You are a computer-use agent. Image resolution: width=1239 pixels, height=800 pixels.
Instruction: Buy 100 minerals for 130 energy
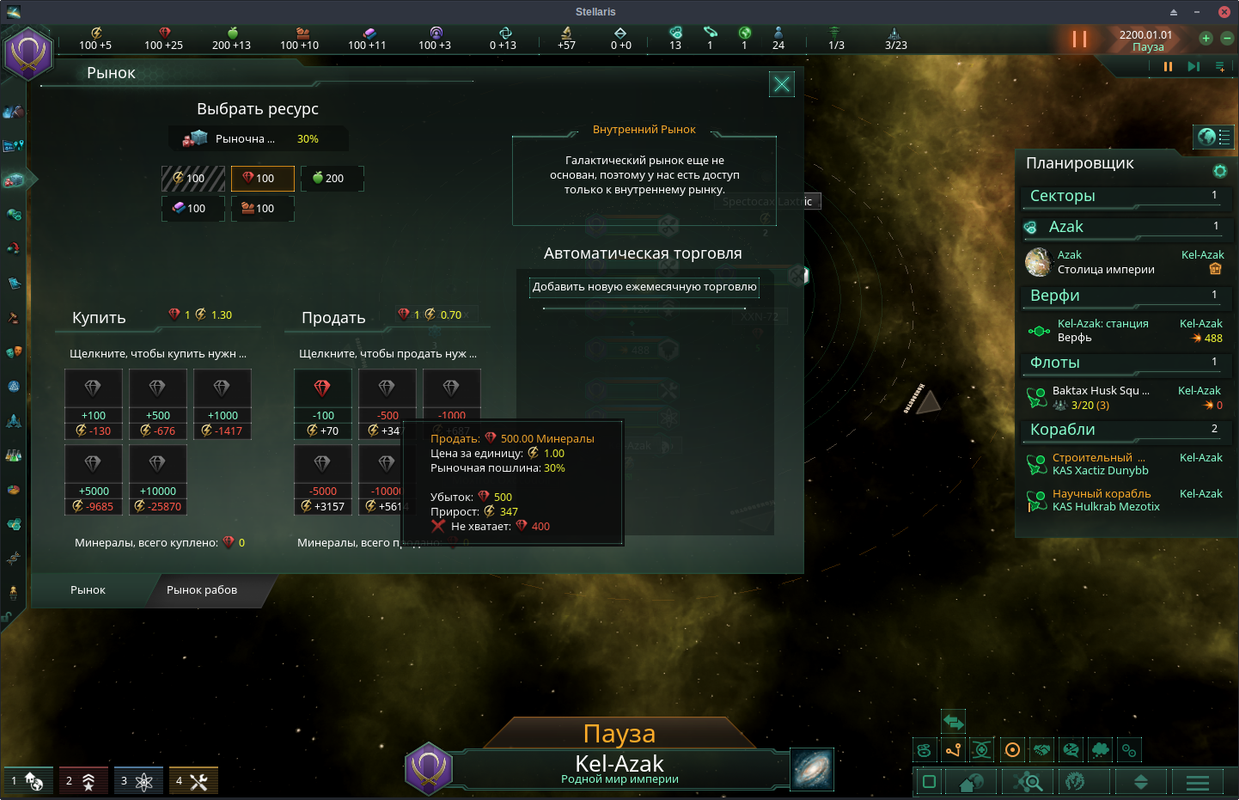pos(93,404)
